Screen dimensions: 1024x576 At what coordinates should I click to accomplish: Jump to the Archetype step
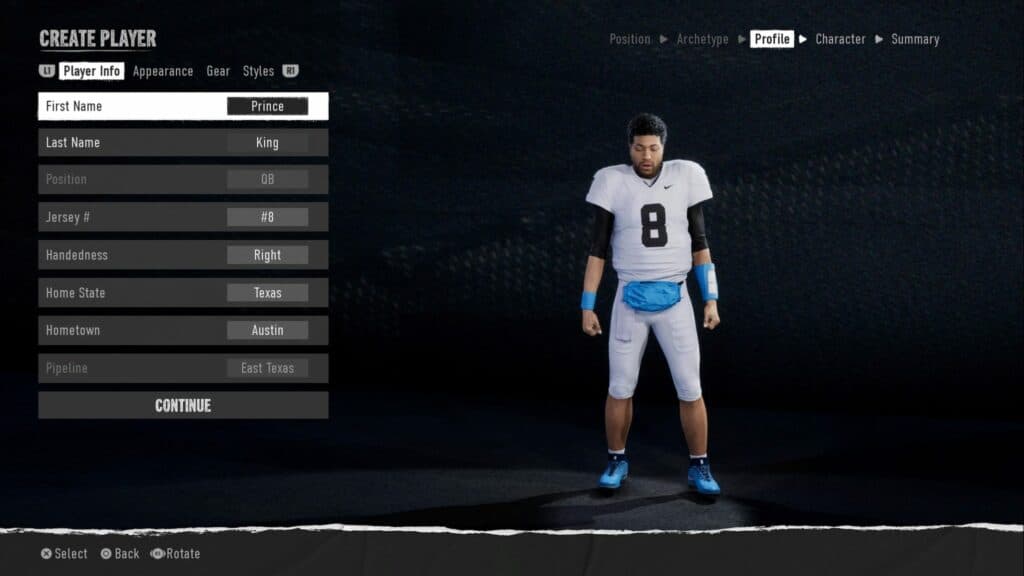(702, 39)
